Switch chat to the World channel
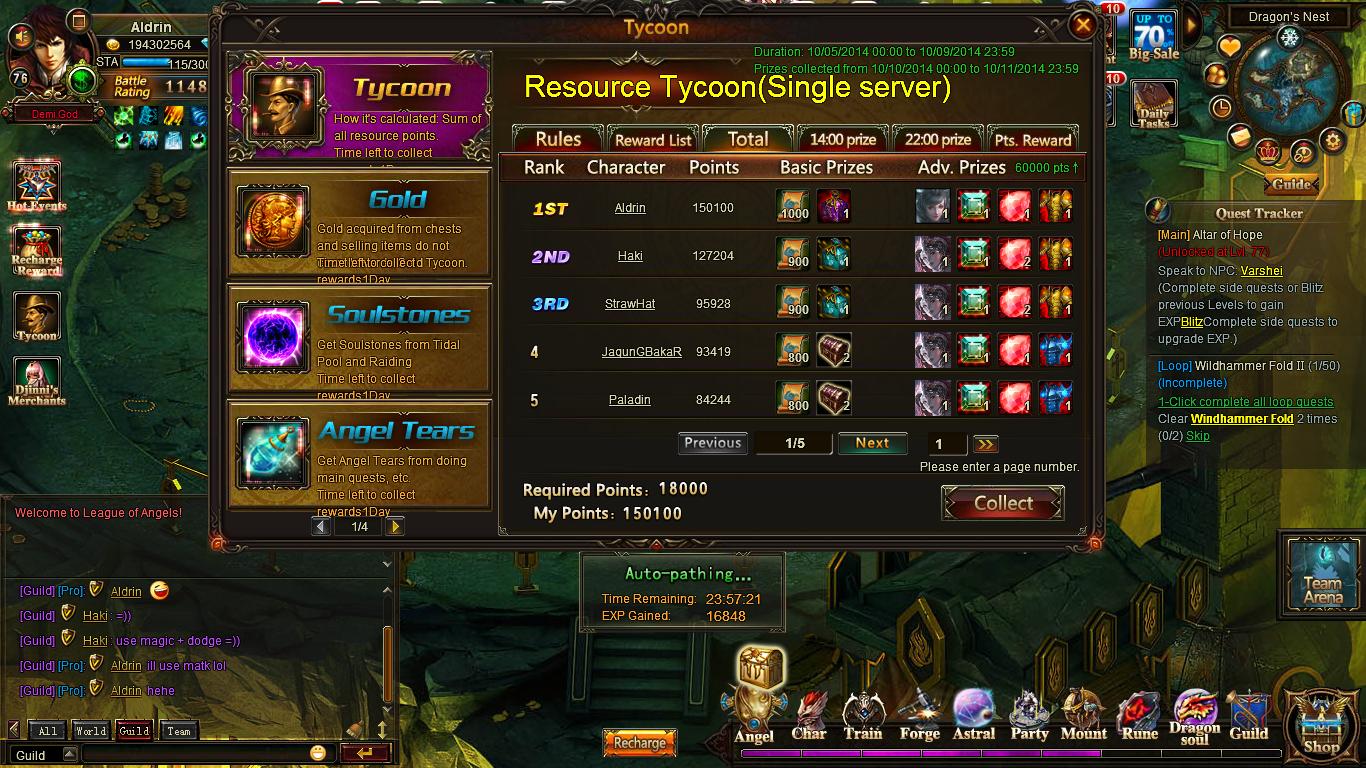1366x768 pixels. coord(91,731)
